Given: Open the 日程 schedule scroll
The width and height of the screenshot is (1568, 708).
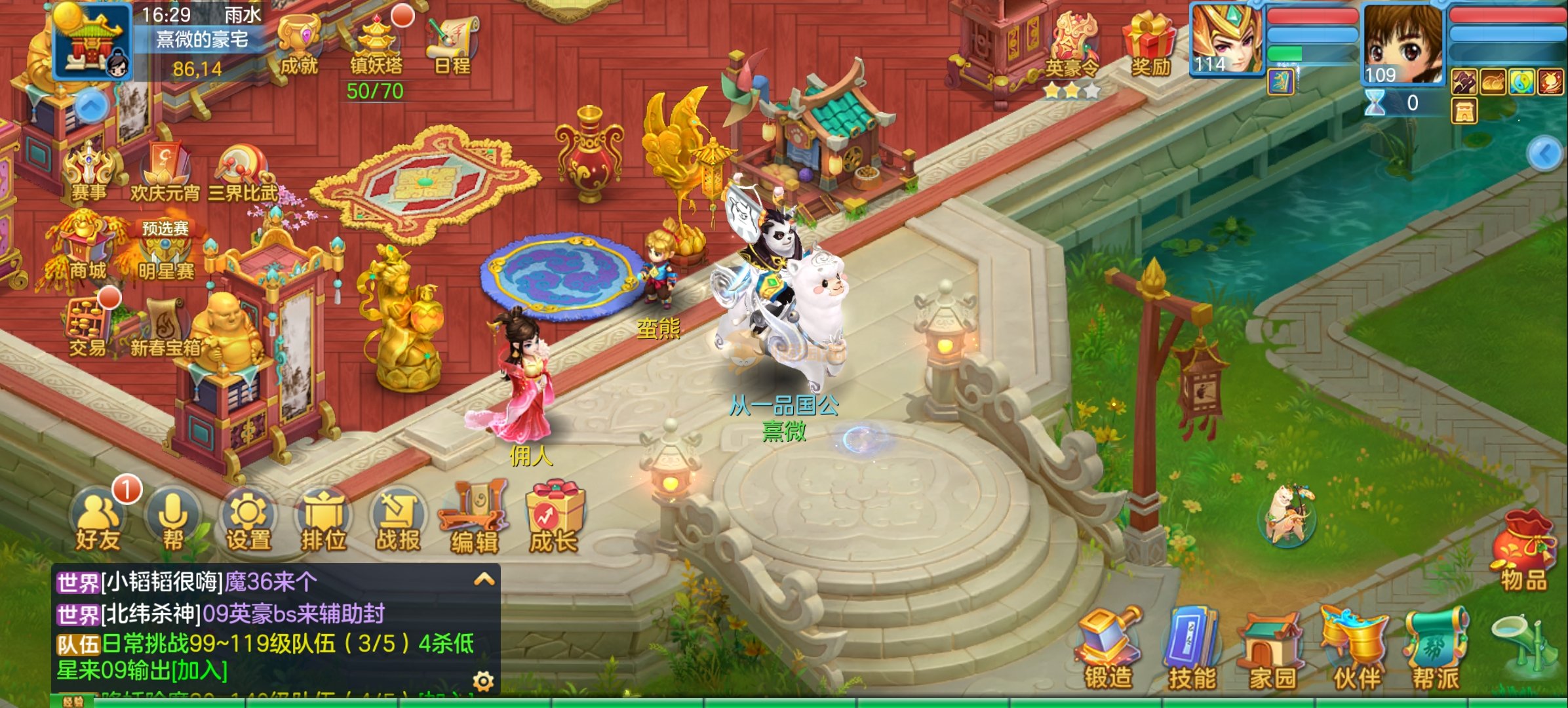Looking at the screenshot, I should pyautogui.click(x=452, y=45).
